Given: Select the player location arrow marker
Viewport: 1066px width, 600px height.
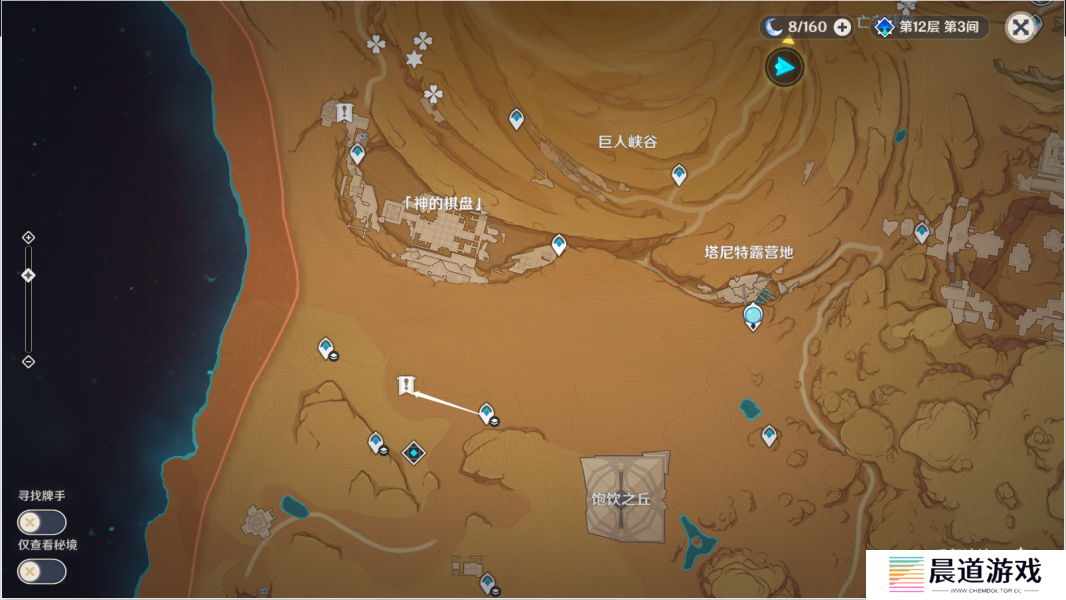Looking at the screenshot, I should (785, 68).
